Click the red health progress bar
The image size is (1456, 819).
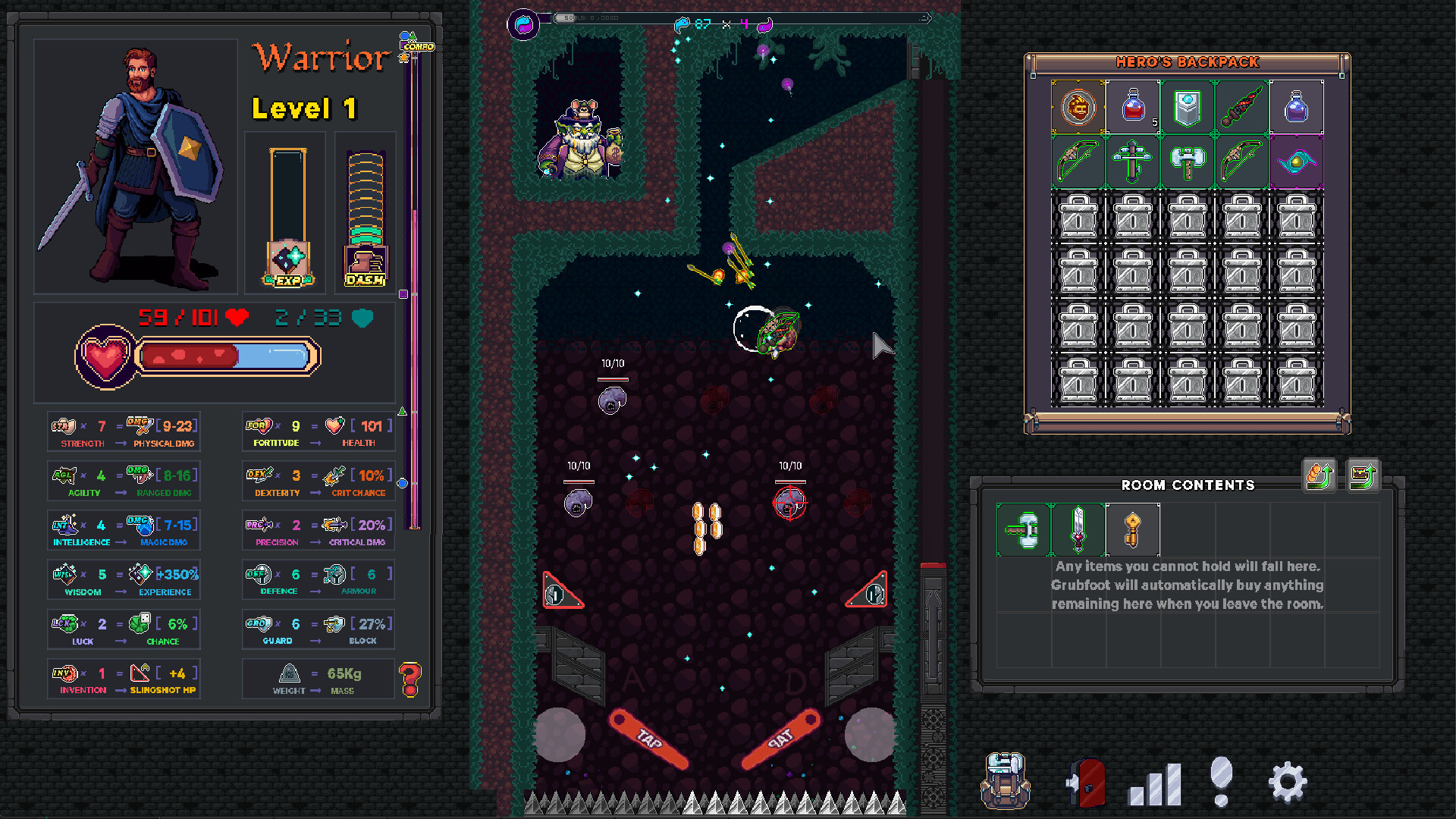click(x=190, y=356)
